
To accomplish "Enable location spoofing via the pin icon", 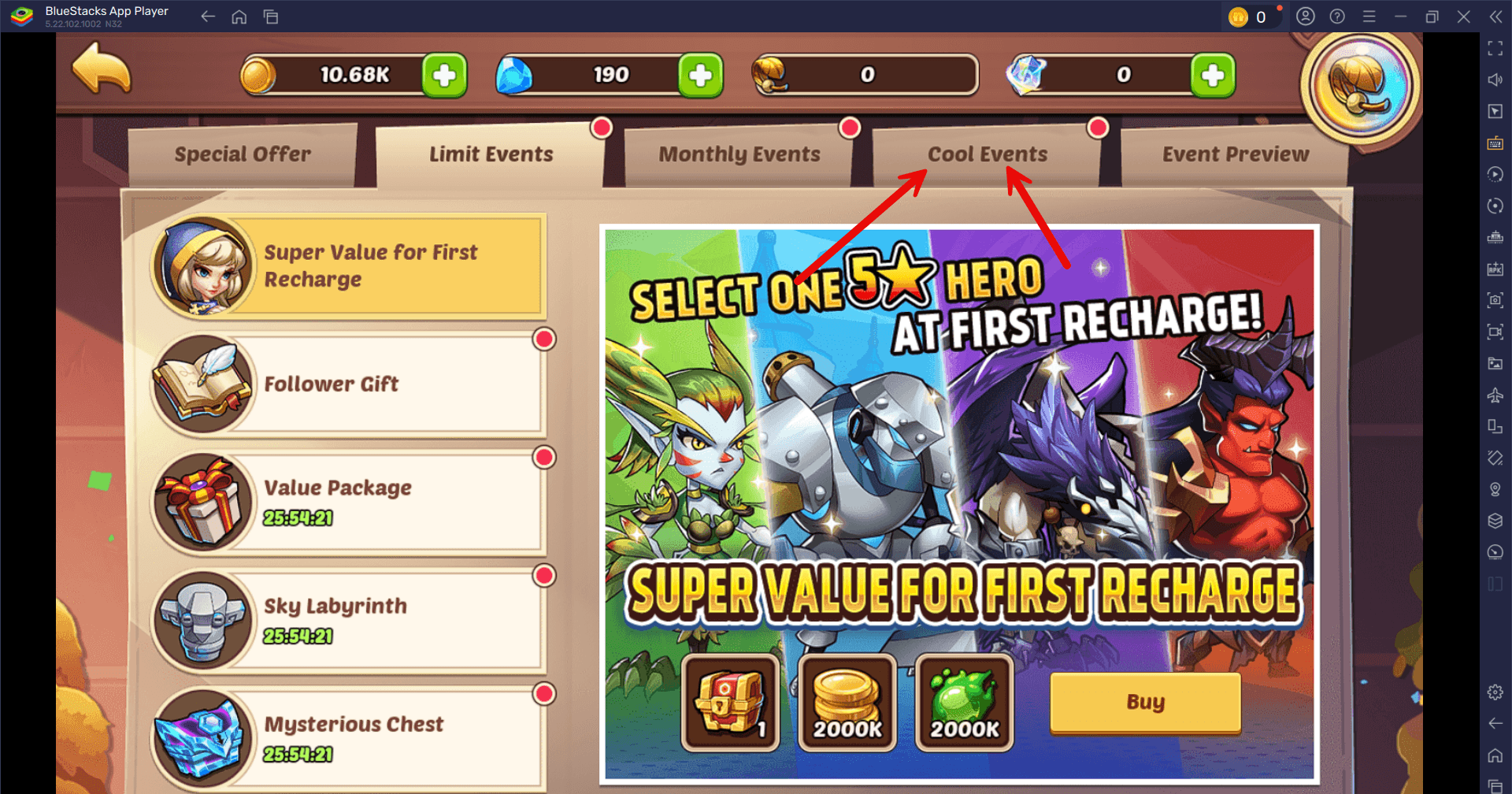I will point(1494,489).
